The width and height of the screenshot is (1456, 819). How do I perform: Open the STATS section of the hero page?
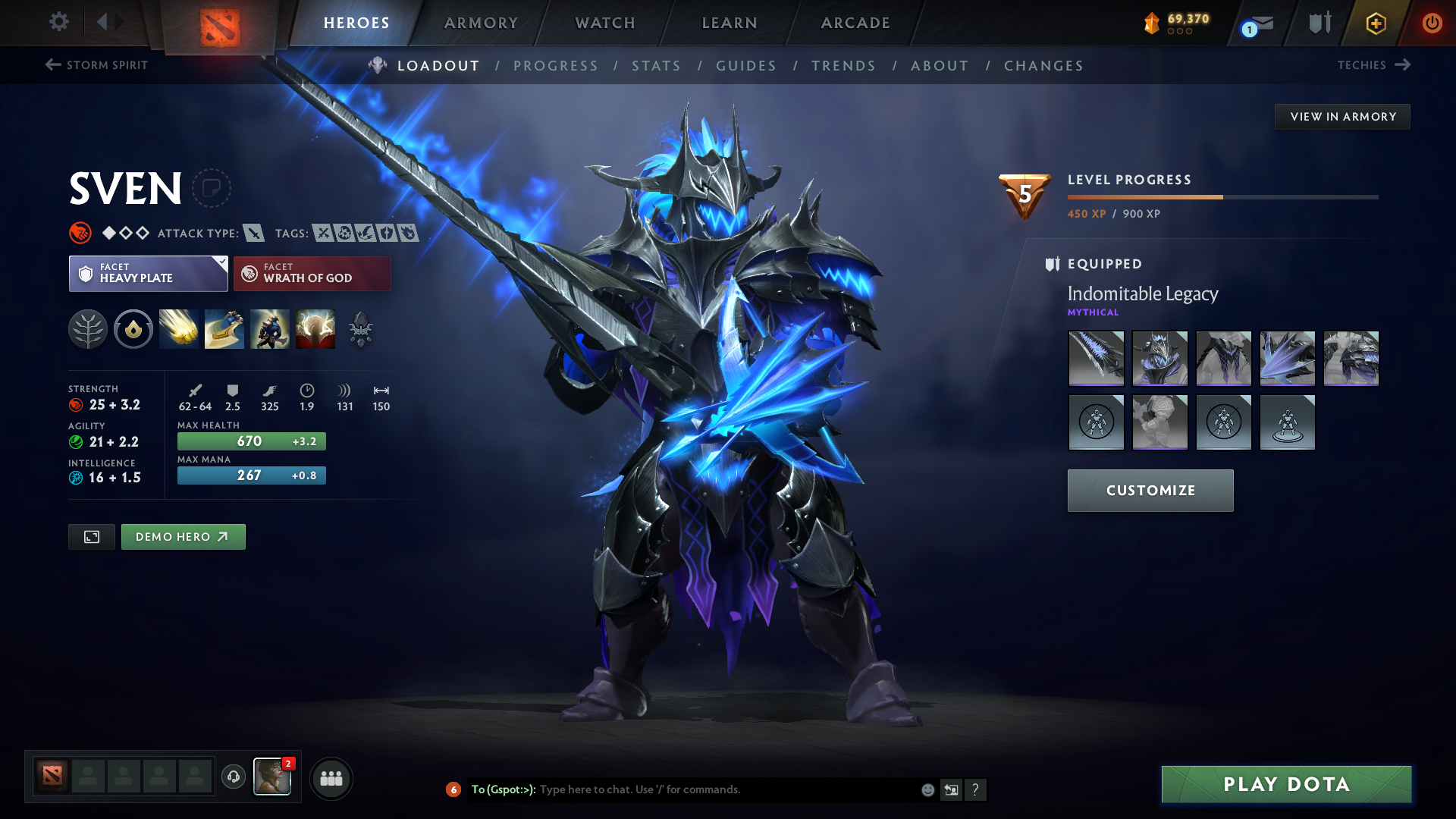coord(657,66)
